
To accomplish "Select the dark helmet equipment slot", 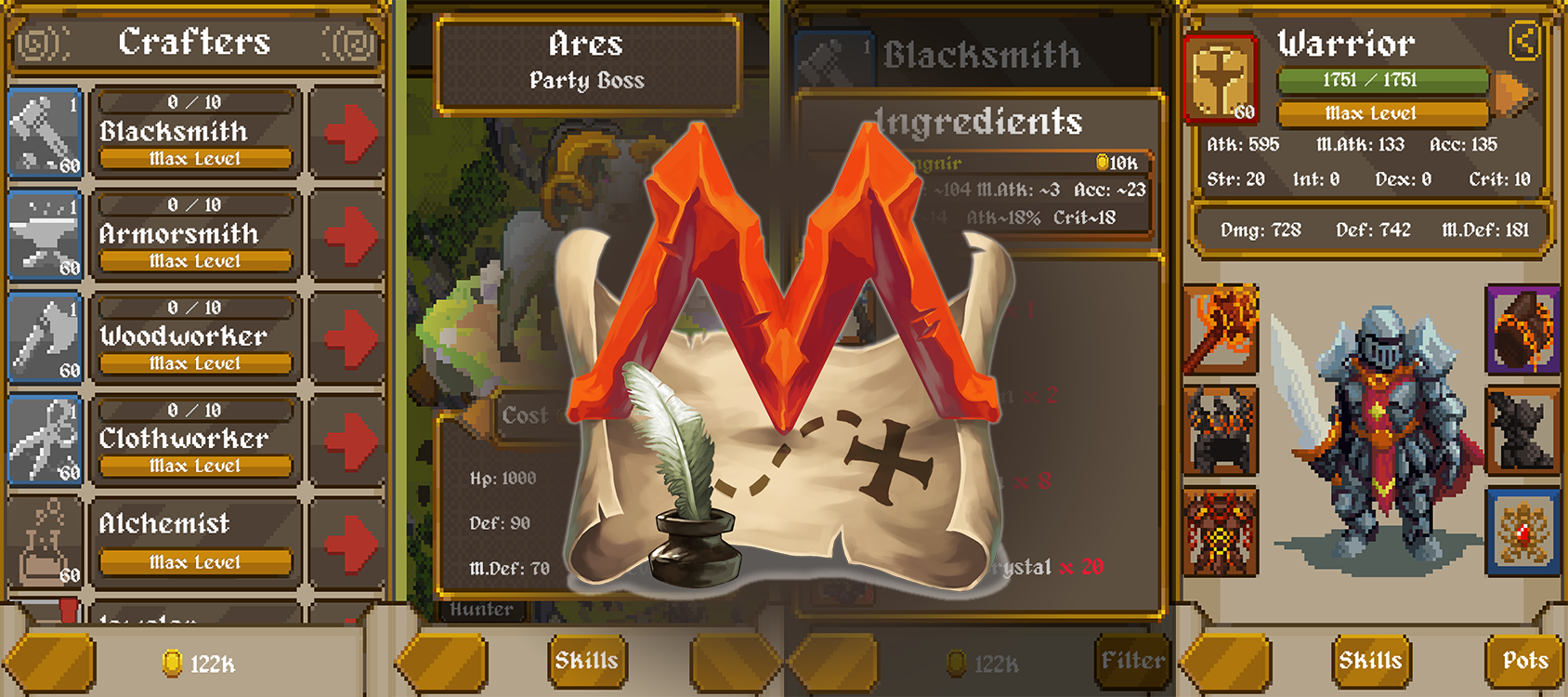I will click(x=1221, y=431).
